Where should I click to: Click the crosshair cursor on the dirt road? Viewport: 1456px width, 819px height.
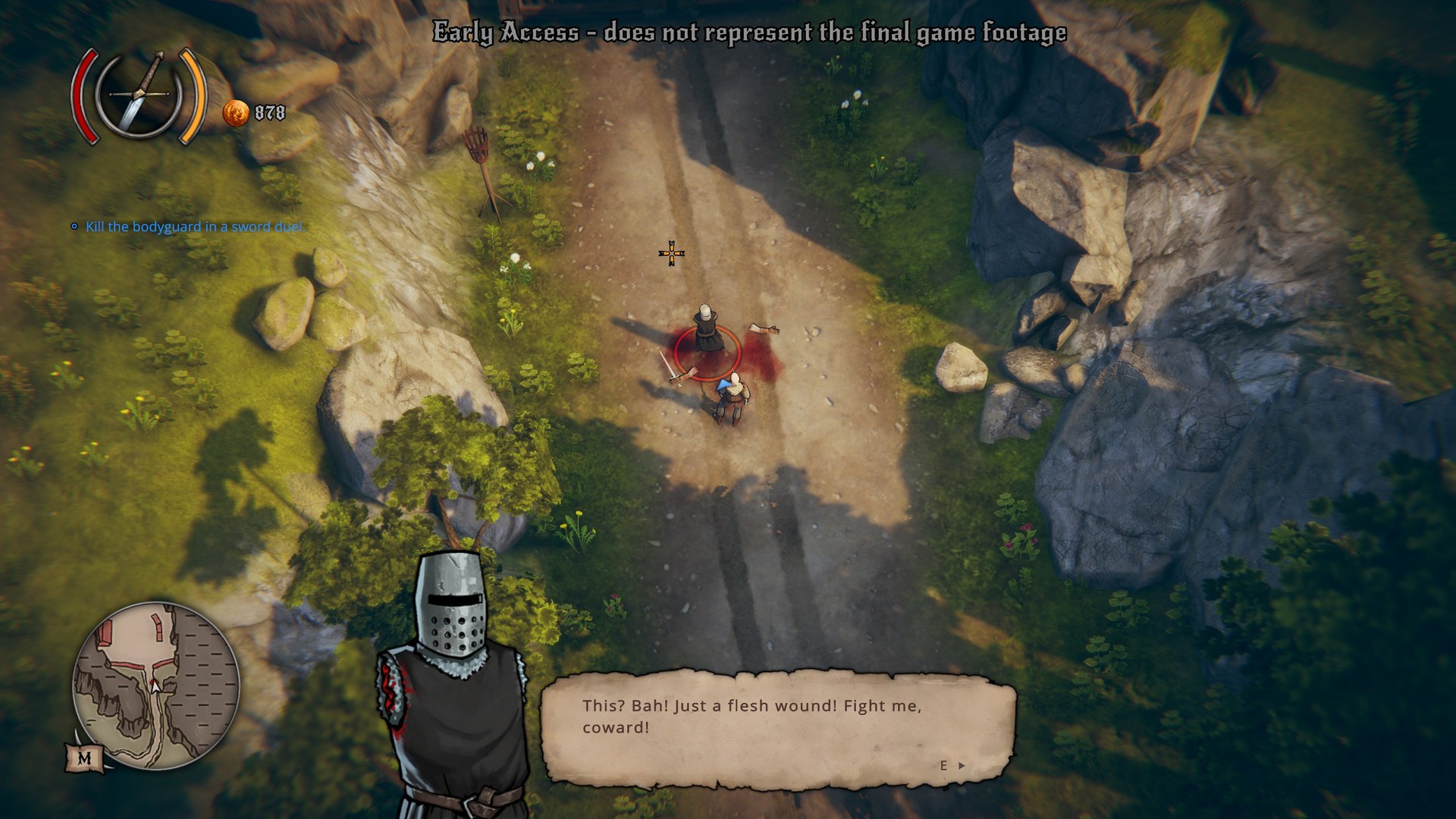coord(672,252)
